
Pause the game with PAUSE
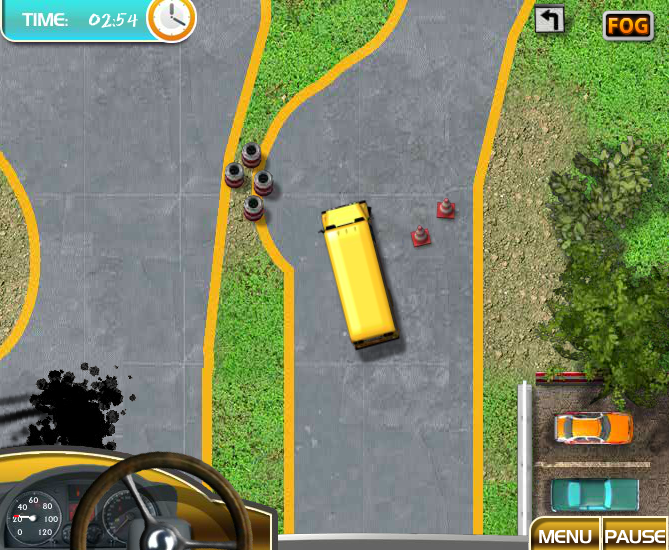(635, 535)
